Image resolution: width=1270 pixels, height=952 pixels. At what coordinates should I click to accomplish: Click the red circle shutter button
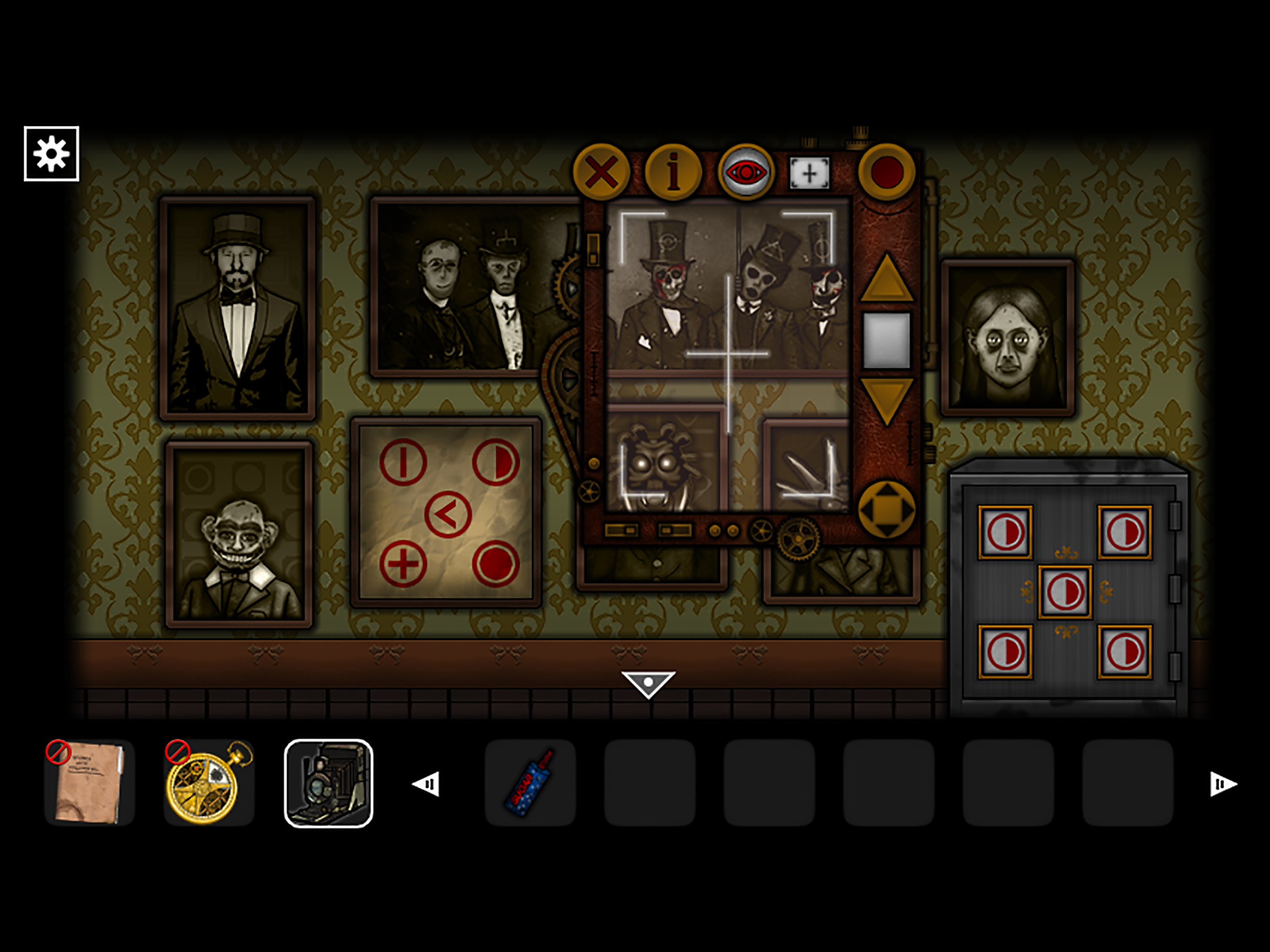pyautogui.click(x=886, y=172)
